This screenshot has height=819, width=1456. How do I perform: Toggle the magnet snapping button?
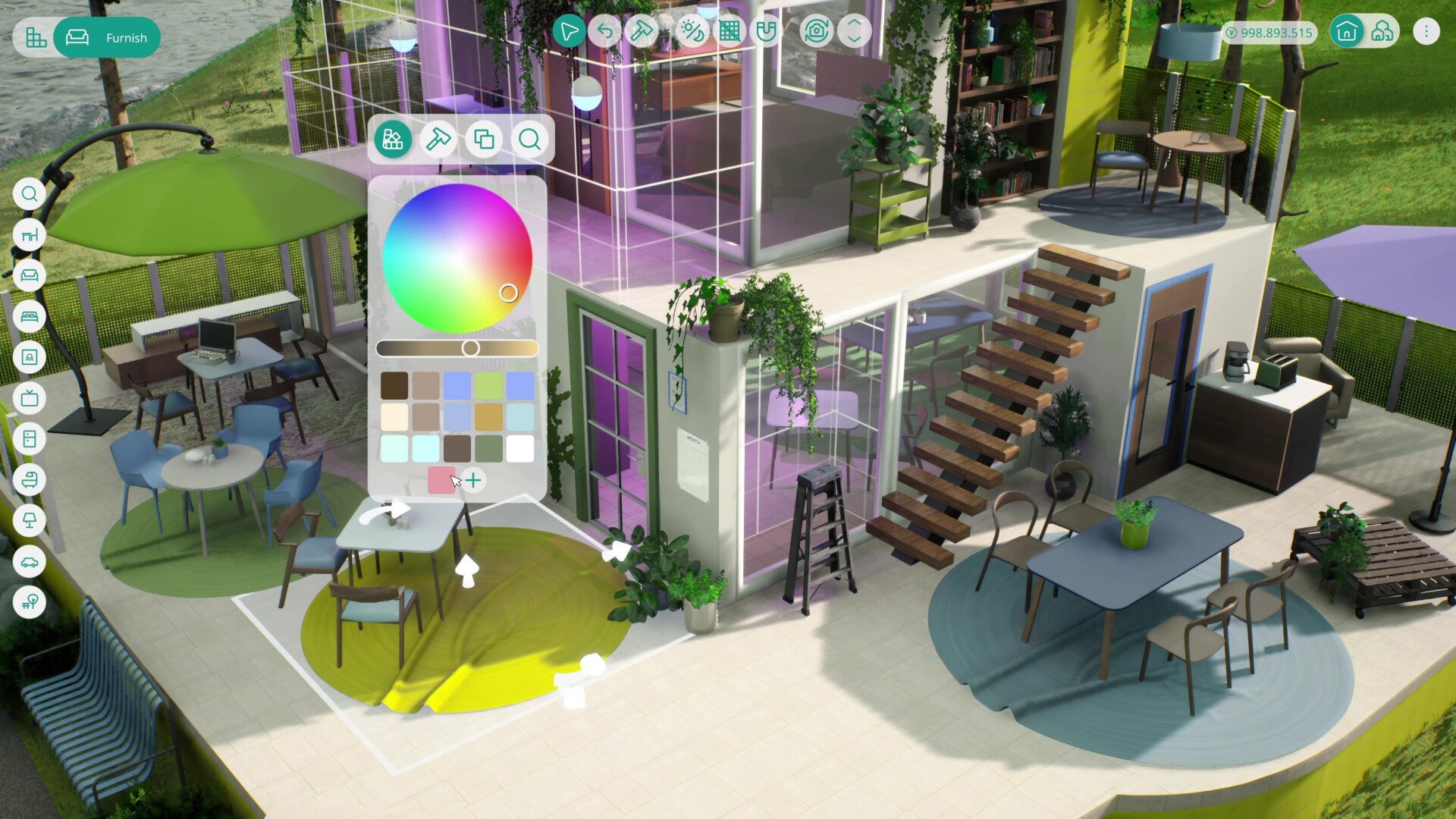(767, 32)
